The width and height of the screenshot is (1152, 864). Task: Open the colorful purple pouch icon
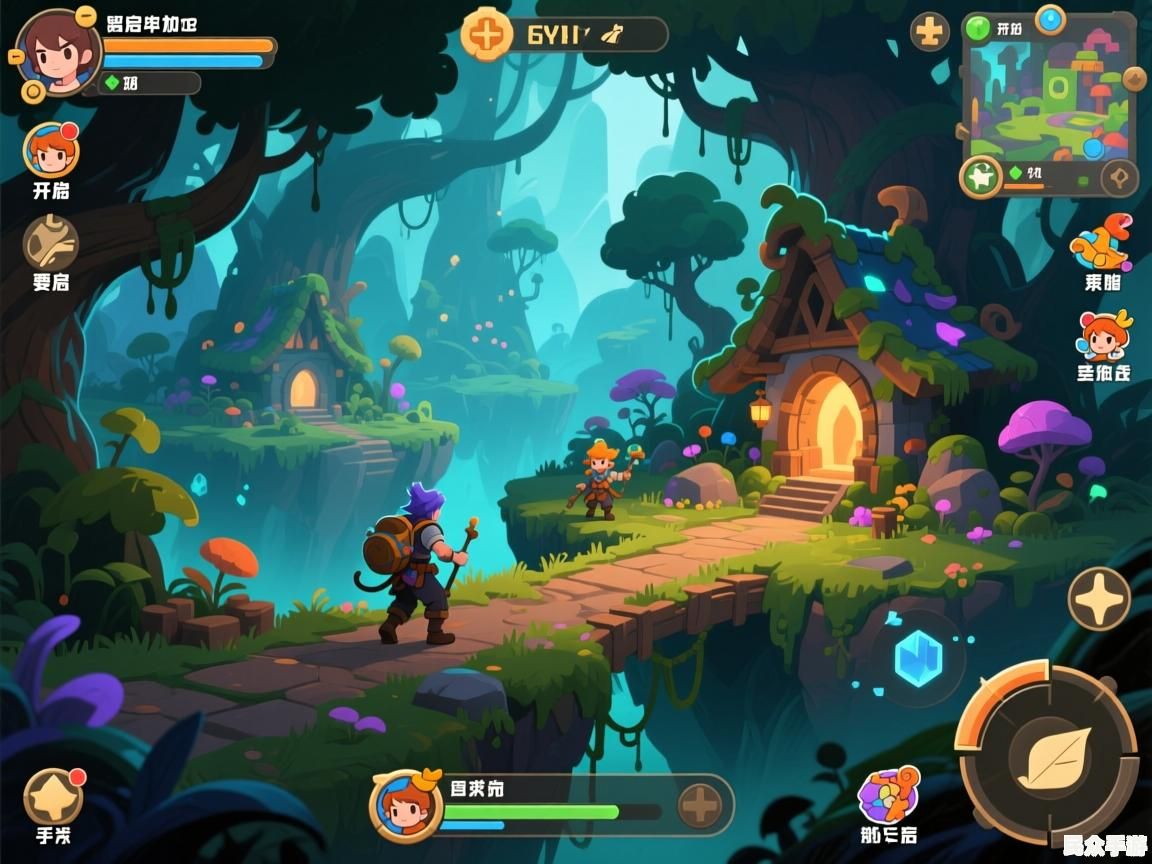coord(887,795)
